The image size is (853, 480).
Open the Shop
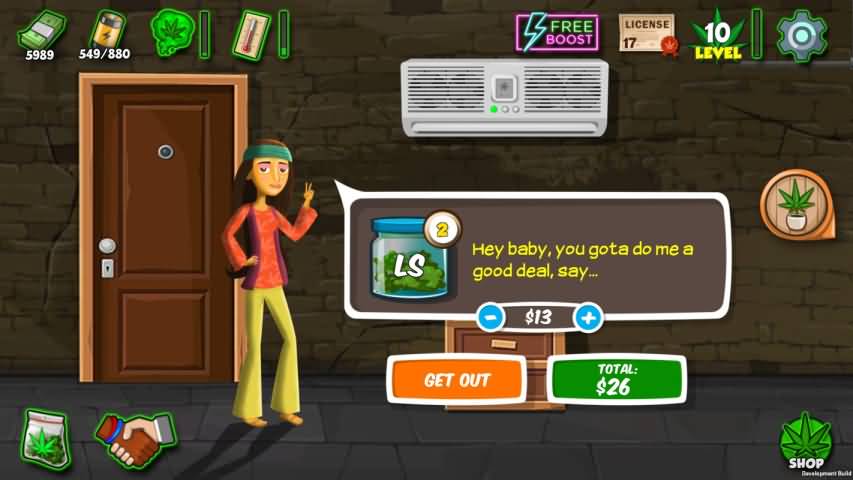805,441
